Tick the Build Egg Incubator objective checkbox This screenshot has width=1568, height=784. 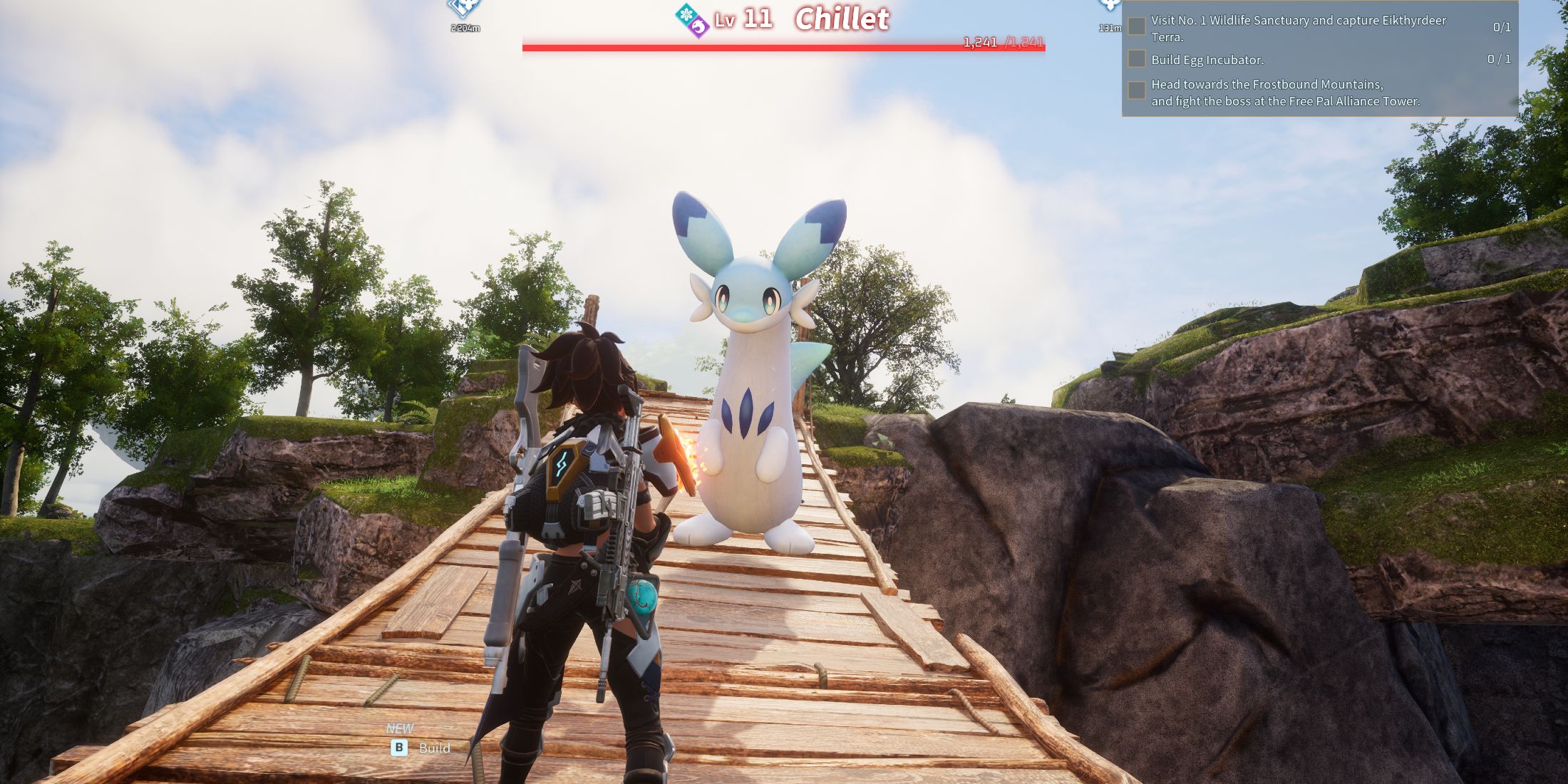(x=1137, y=59)
